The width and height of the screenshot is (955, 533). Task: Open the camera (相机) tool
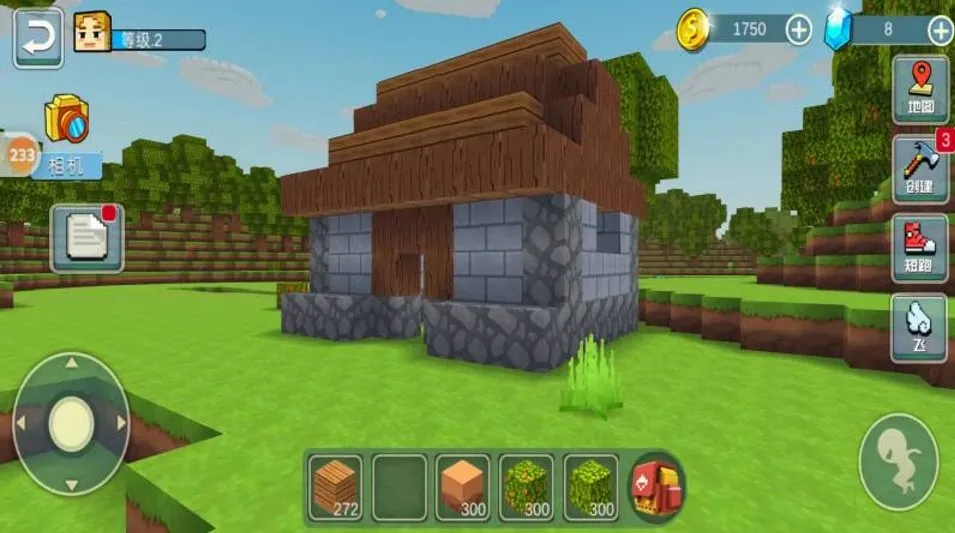pos(67,124)
